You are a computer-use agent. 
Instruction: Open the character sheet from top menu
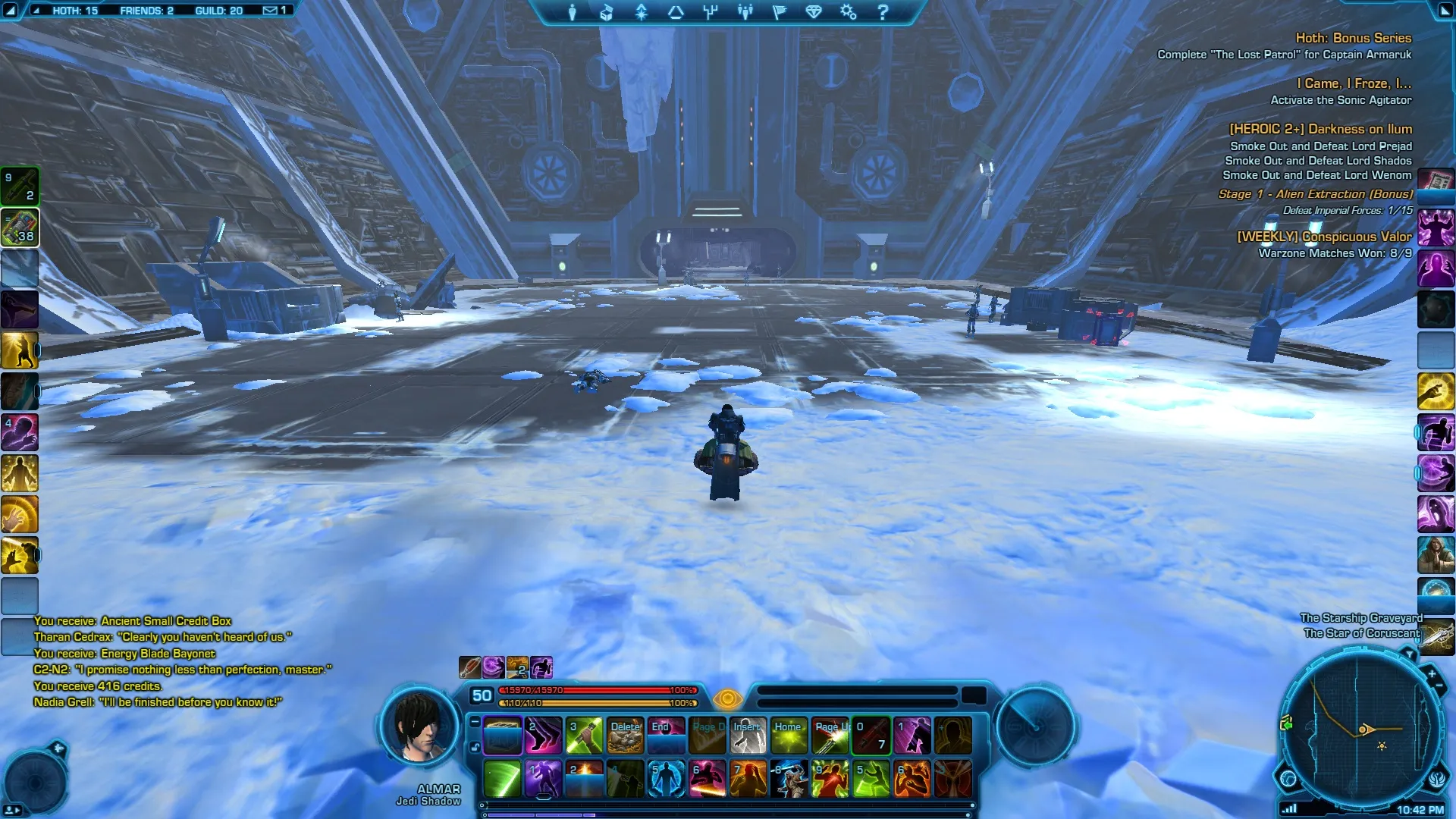573,12
